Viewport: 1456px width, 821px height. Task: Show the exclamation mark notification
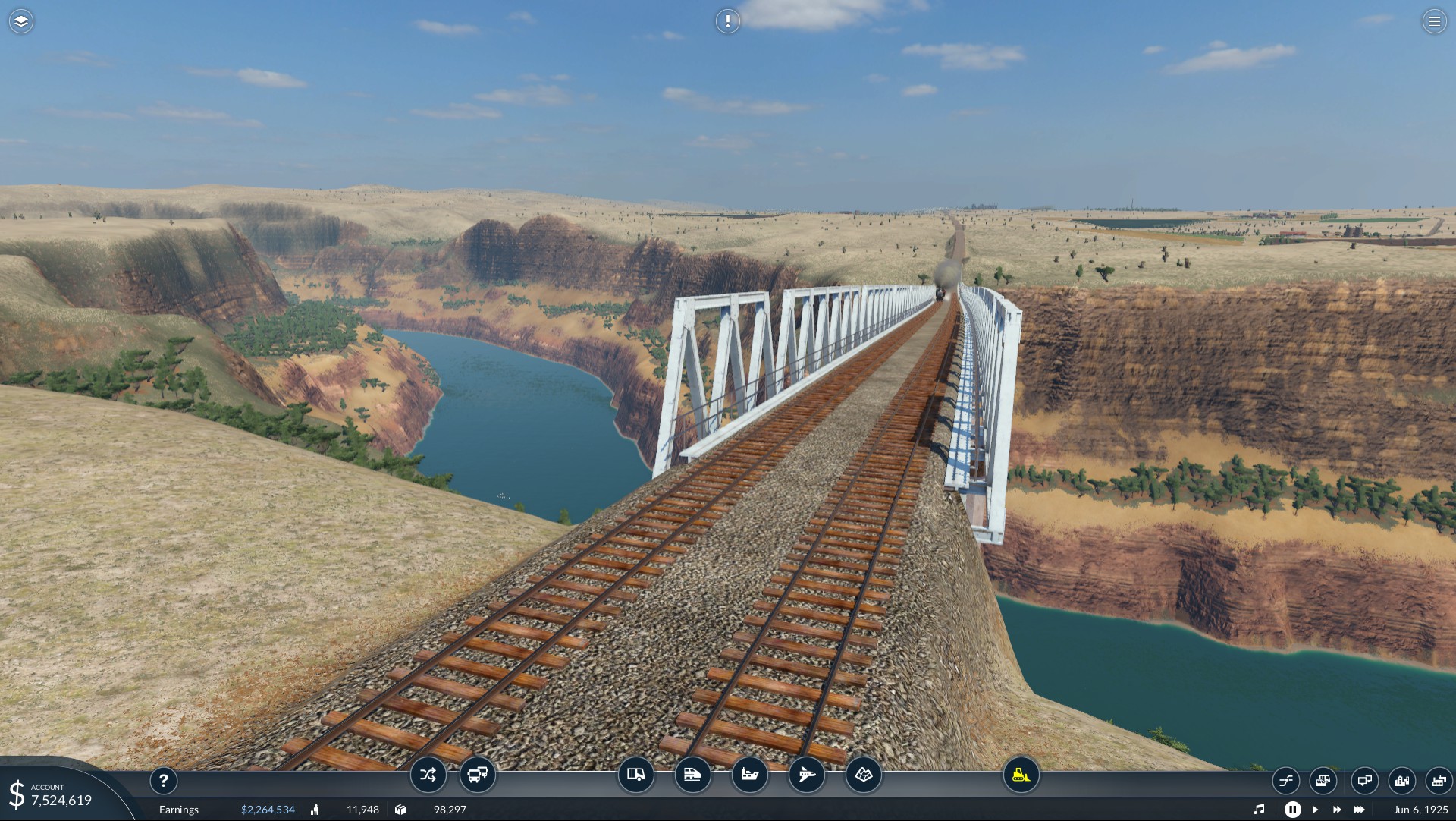(727, 21)
